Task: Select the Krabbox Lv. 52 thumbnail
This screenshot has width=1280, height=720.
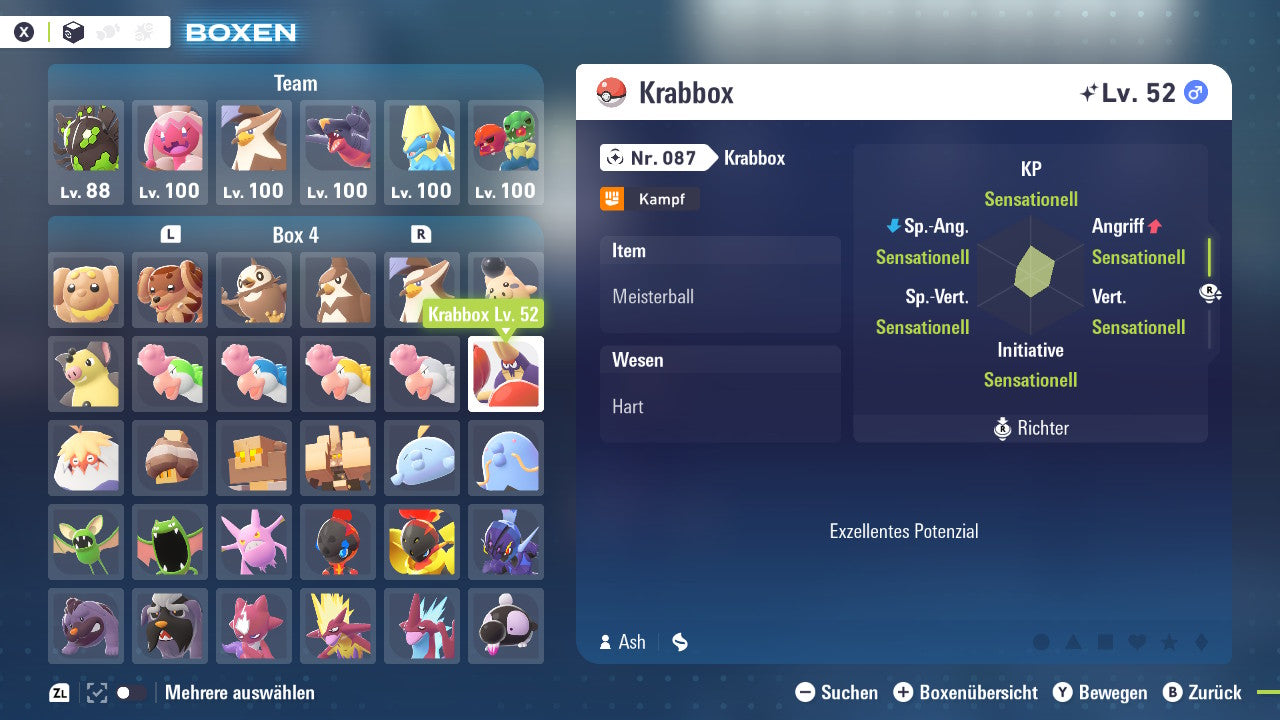Action: (x=505, y=374)
